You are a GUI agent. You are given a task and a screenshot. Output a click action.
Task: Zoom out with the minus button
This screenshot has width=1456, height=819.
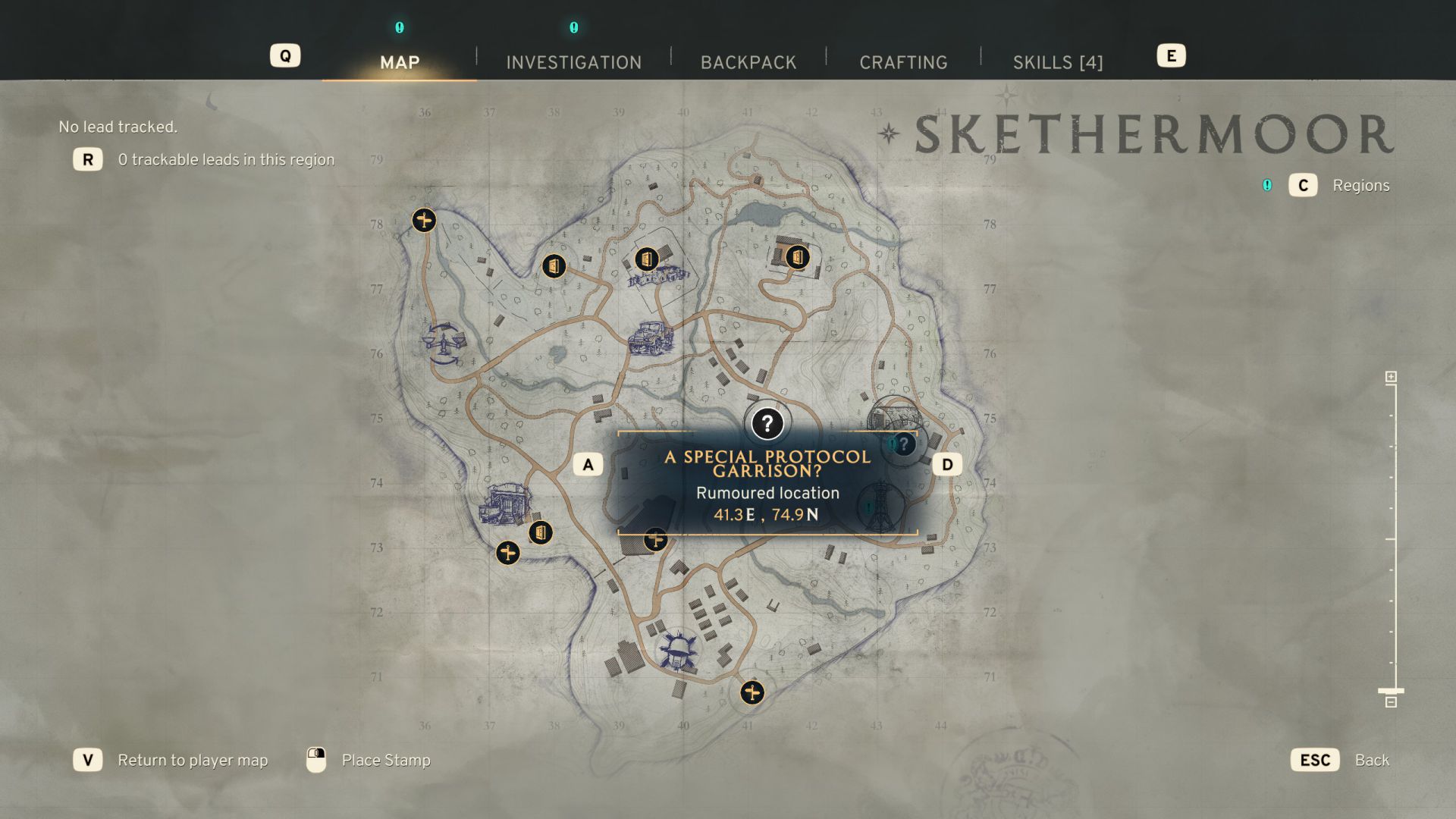(x=1391, y=702)
